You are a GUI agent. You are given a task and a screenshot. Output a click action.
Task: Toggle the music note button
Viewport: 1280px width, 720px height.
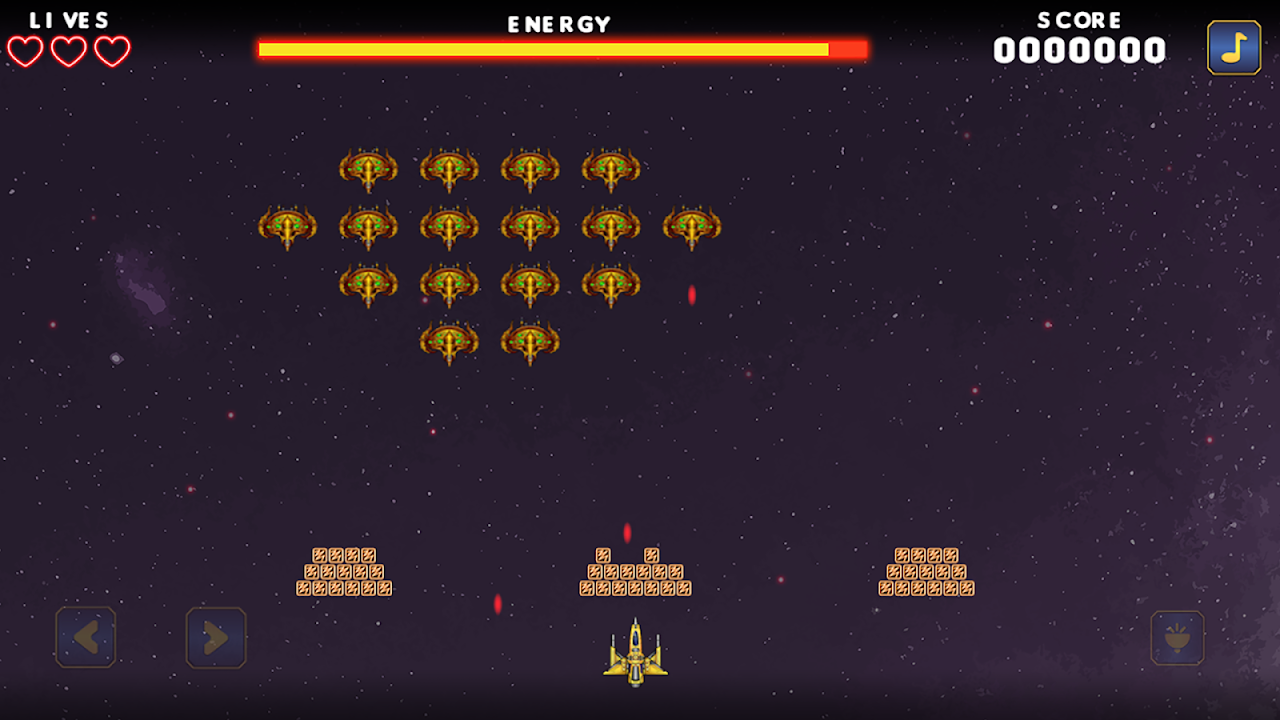(x=1234, y=48)
